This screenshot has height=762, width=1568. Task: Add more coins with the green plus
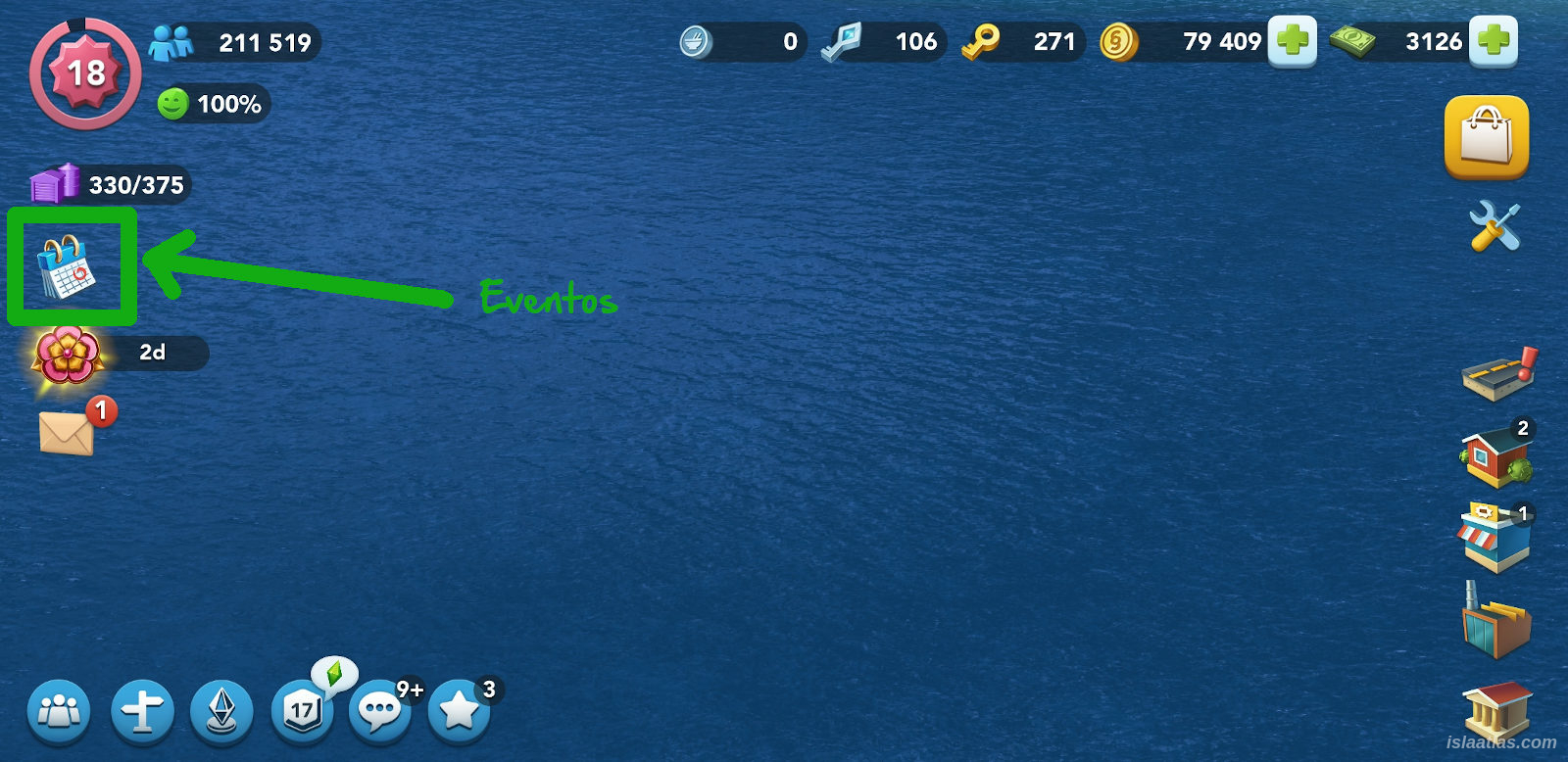click(1292, 41)
